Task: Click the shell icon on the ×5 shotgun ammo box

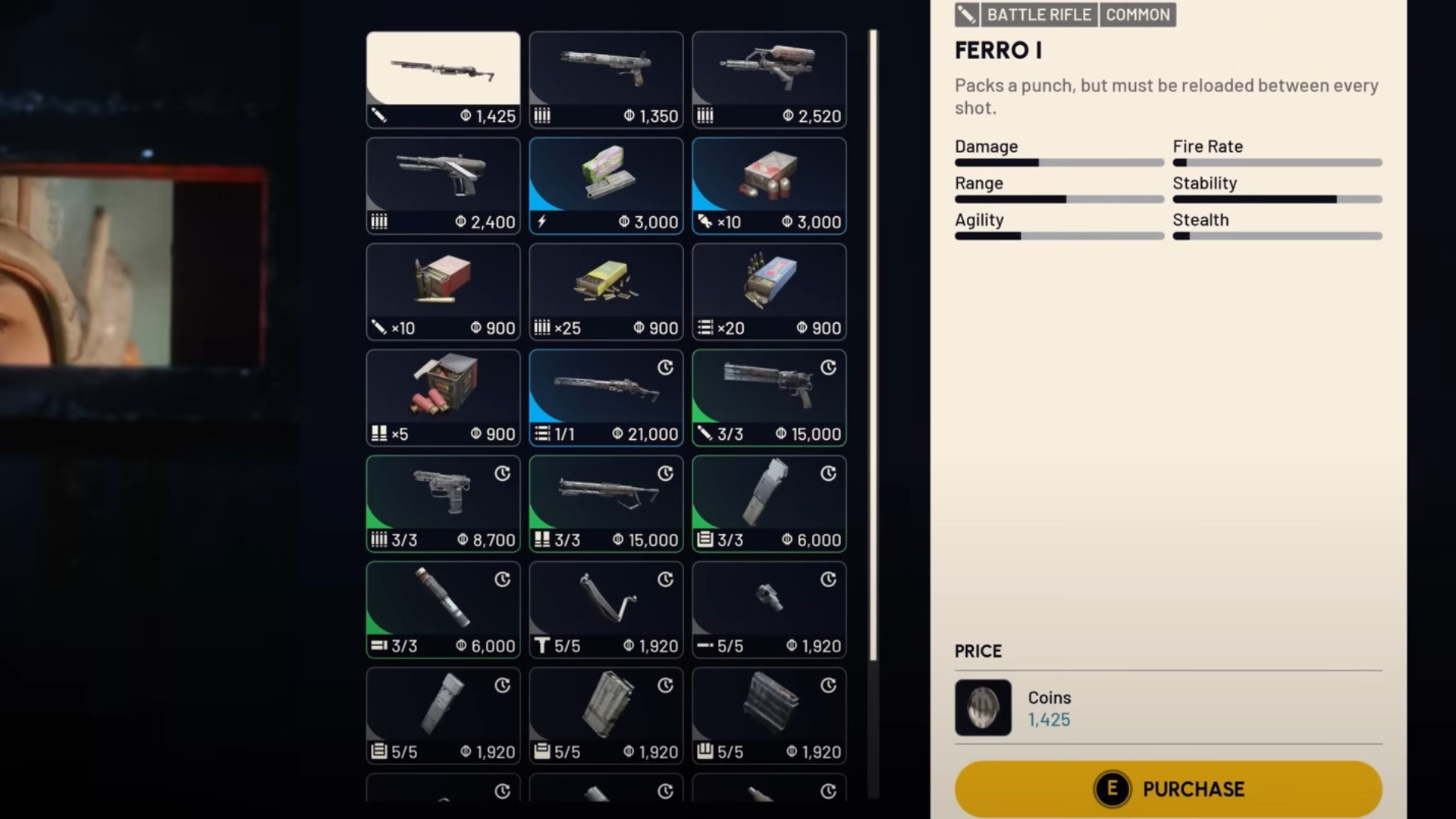Action: pyautogui.click(x=378, y=433)
